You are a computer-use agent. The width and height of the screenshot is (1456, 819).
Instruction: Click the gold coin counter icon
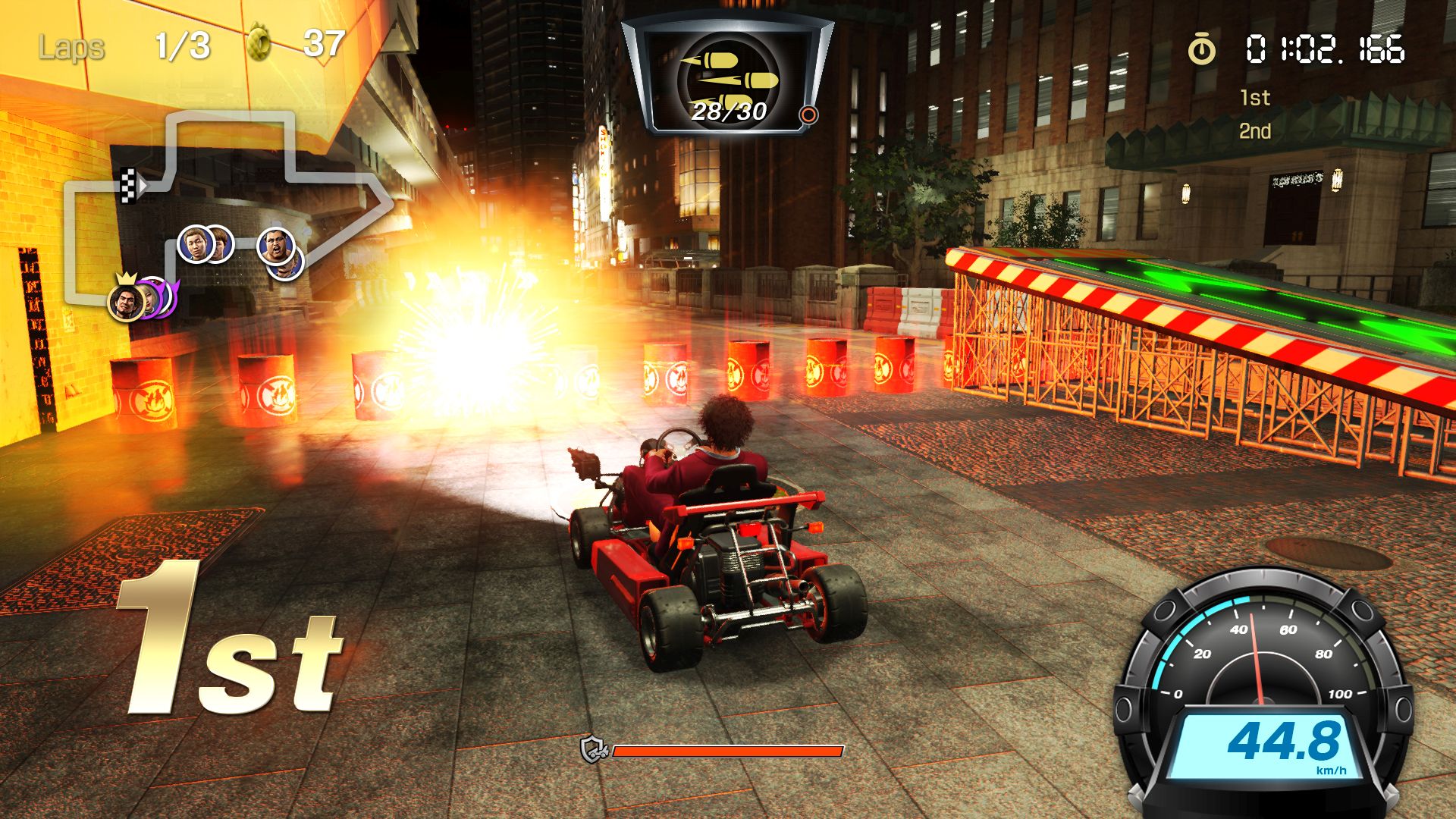(x=259, y=44)
